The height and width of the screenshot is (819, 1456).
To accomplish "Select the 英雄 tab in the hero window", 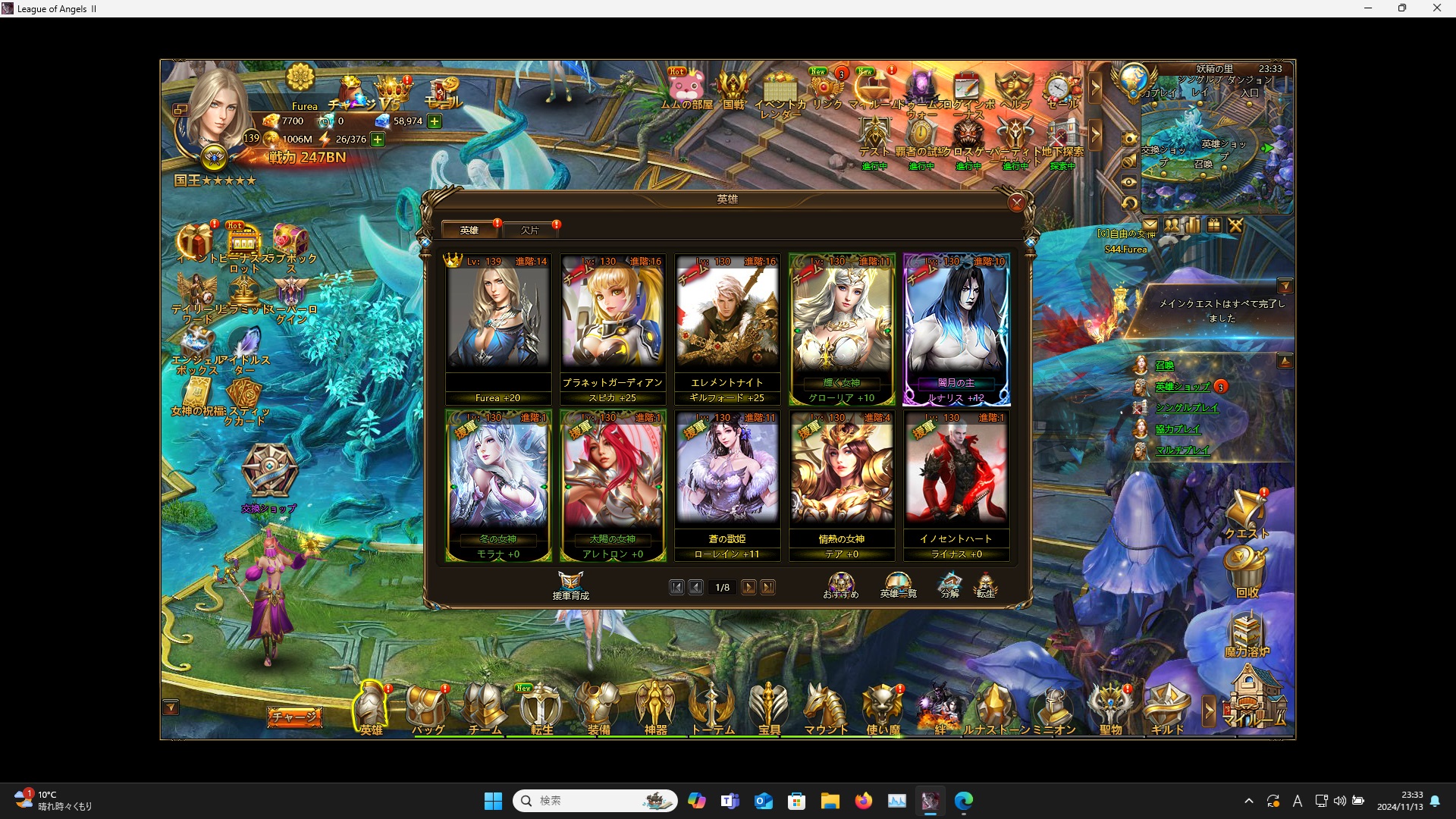I will 469,230.
